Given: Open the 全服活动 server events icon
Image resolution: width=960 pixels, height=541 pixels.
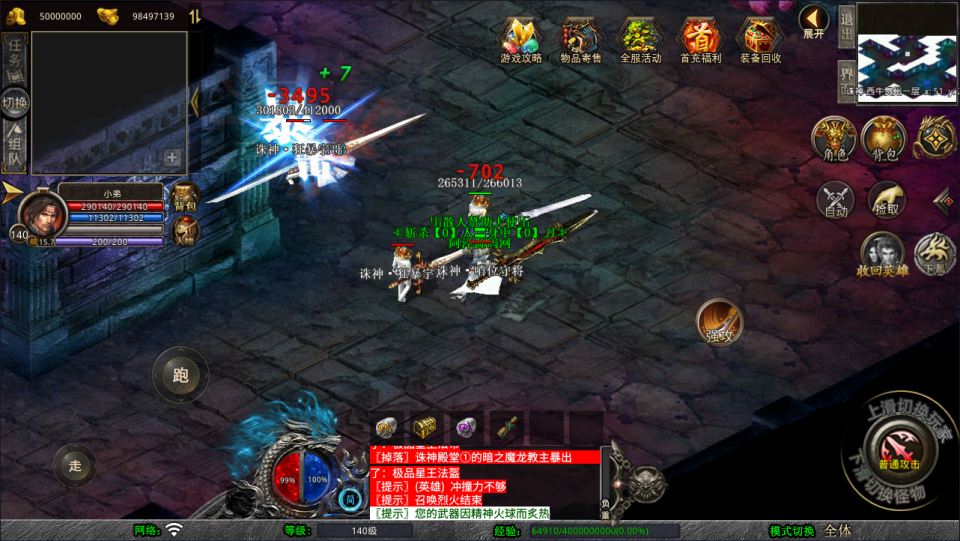Looking at the screenshot, I should pos(640,38).
